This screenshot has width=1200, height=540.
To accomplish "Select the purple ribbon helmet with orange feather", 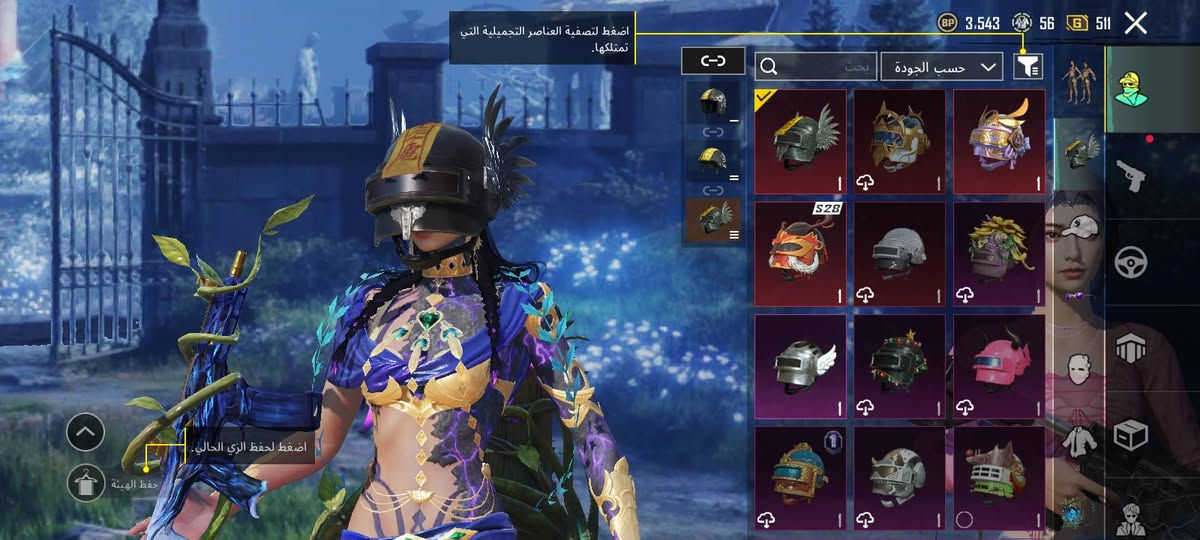I will (x=999, y=142).
